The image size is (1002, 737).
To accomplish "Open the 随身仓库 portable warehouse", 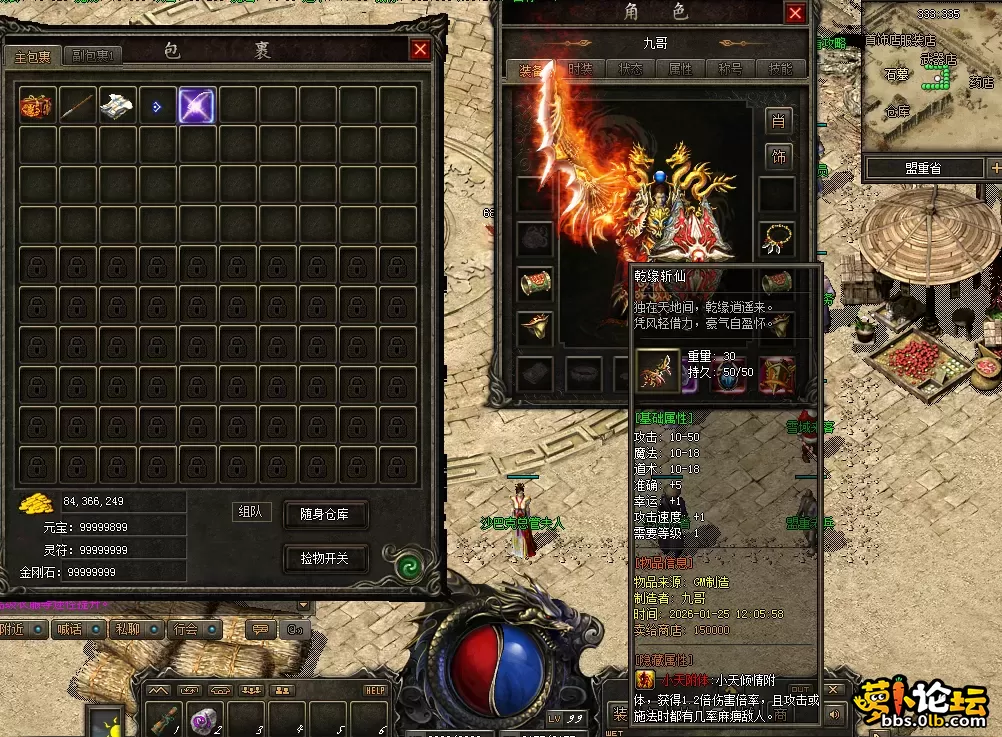I will coord(326,515).
